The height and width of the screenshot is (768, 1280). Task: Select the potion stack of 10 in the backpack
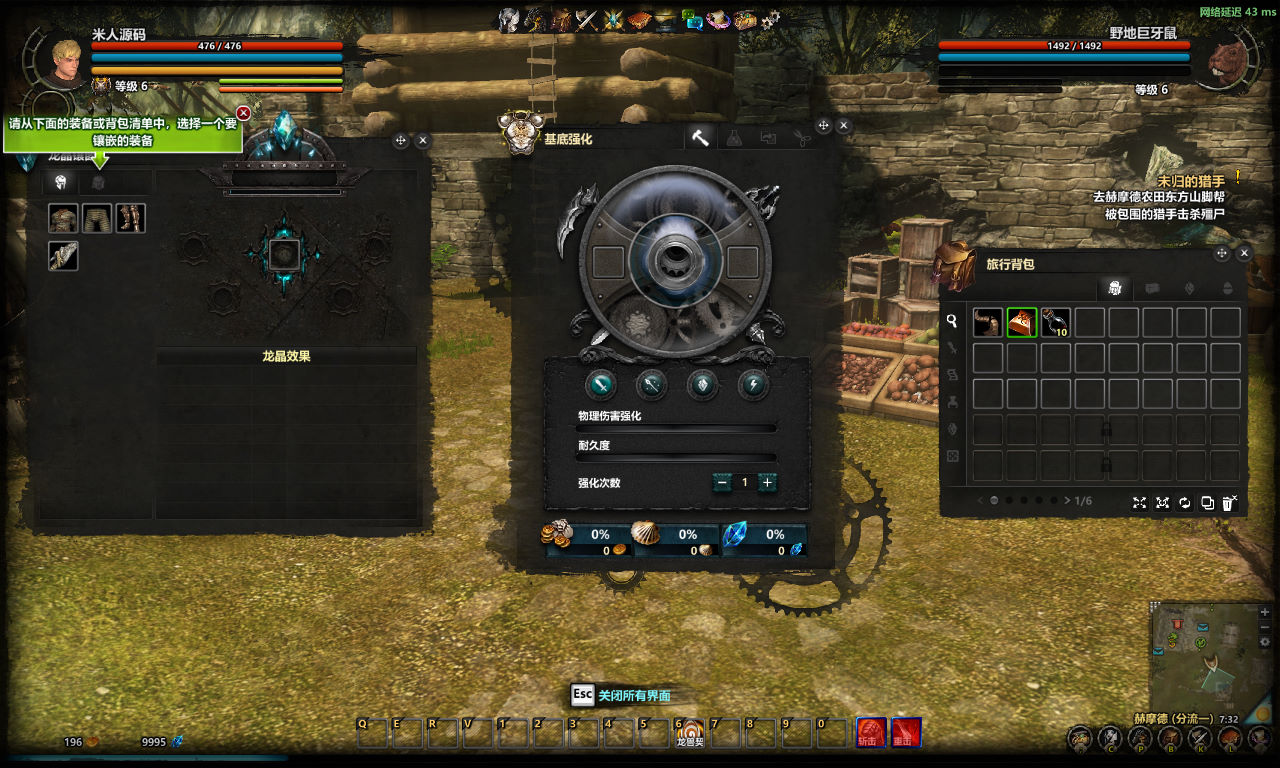[x=1055, y=322]
